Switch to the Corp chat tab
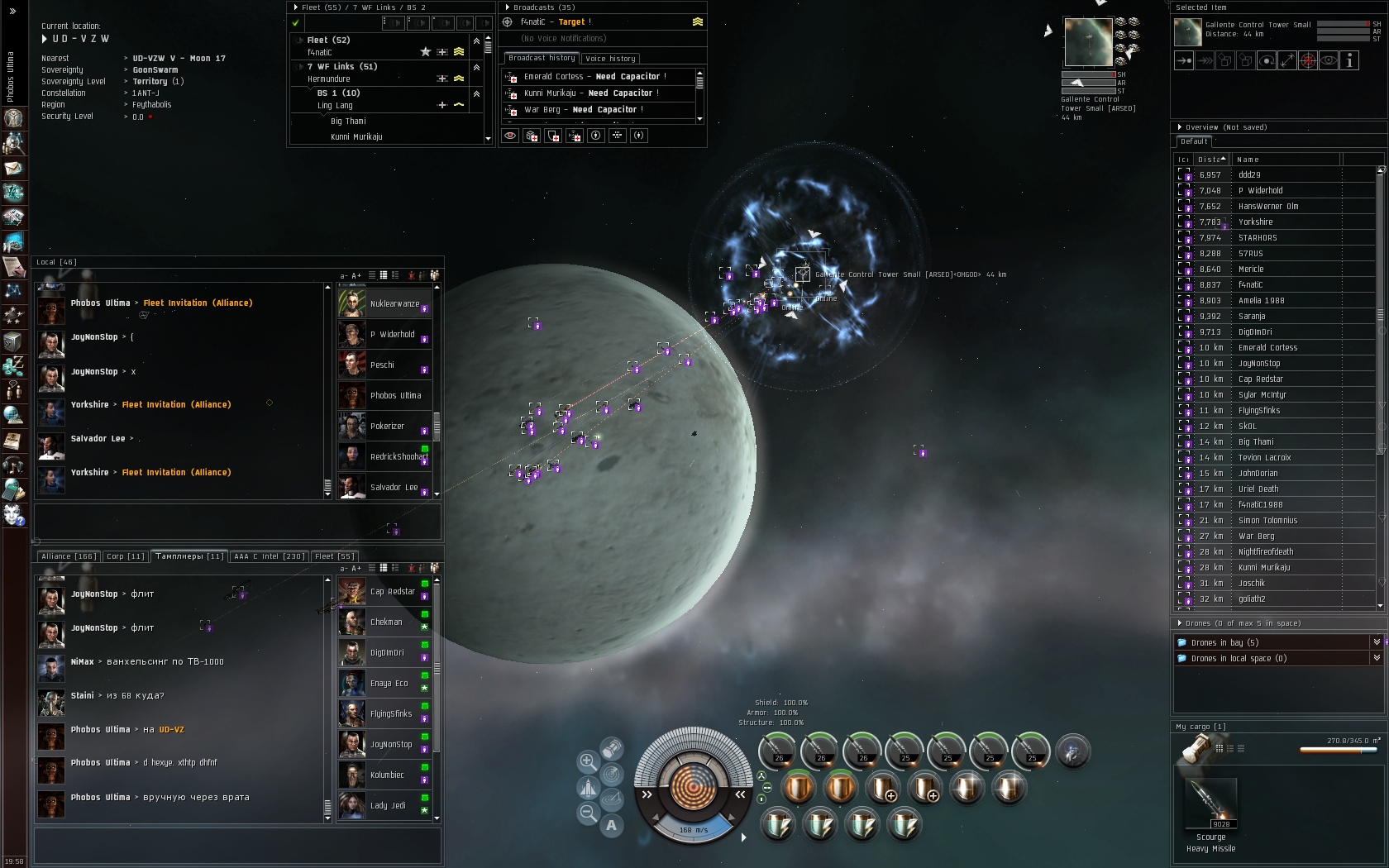The height and width of the screenshot is (868, 1389). coord(126,556)
